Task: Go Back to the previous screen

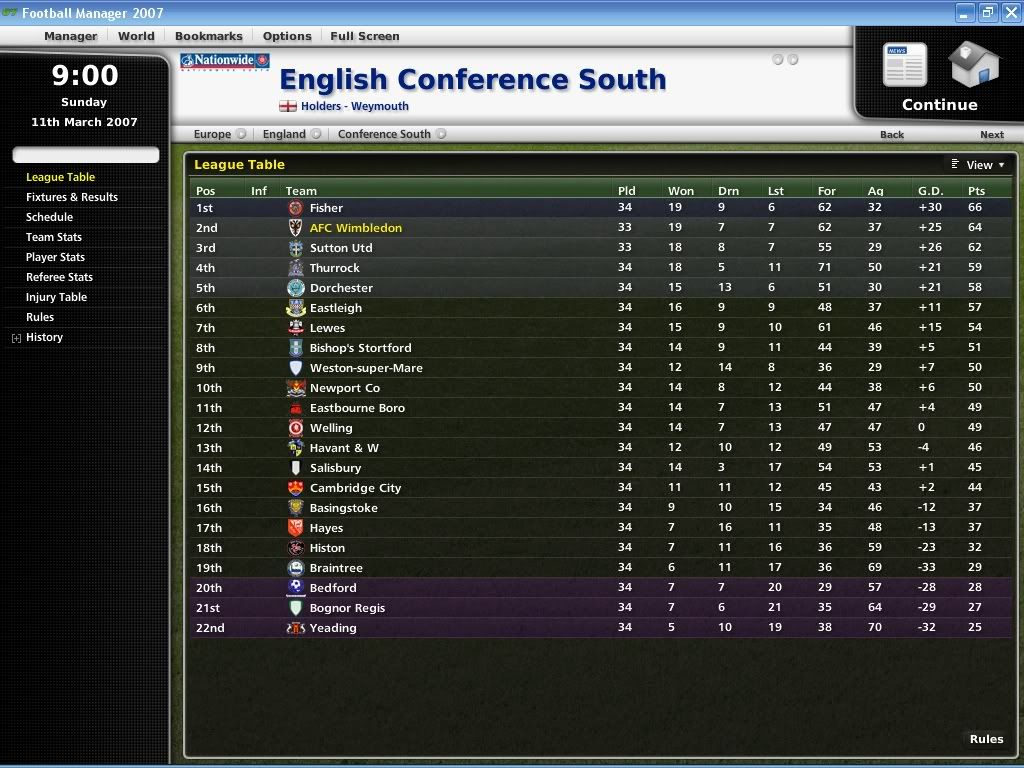Action: pos(891,134)
